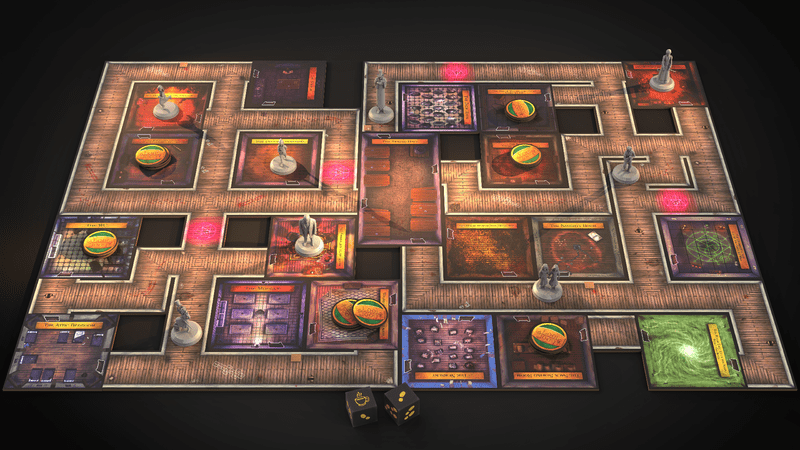Click the die showing a coffee cup
The height and width of the screenshot is (450, 800).
point(361,405)
